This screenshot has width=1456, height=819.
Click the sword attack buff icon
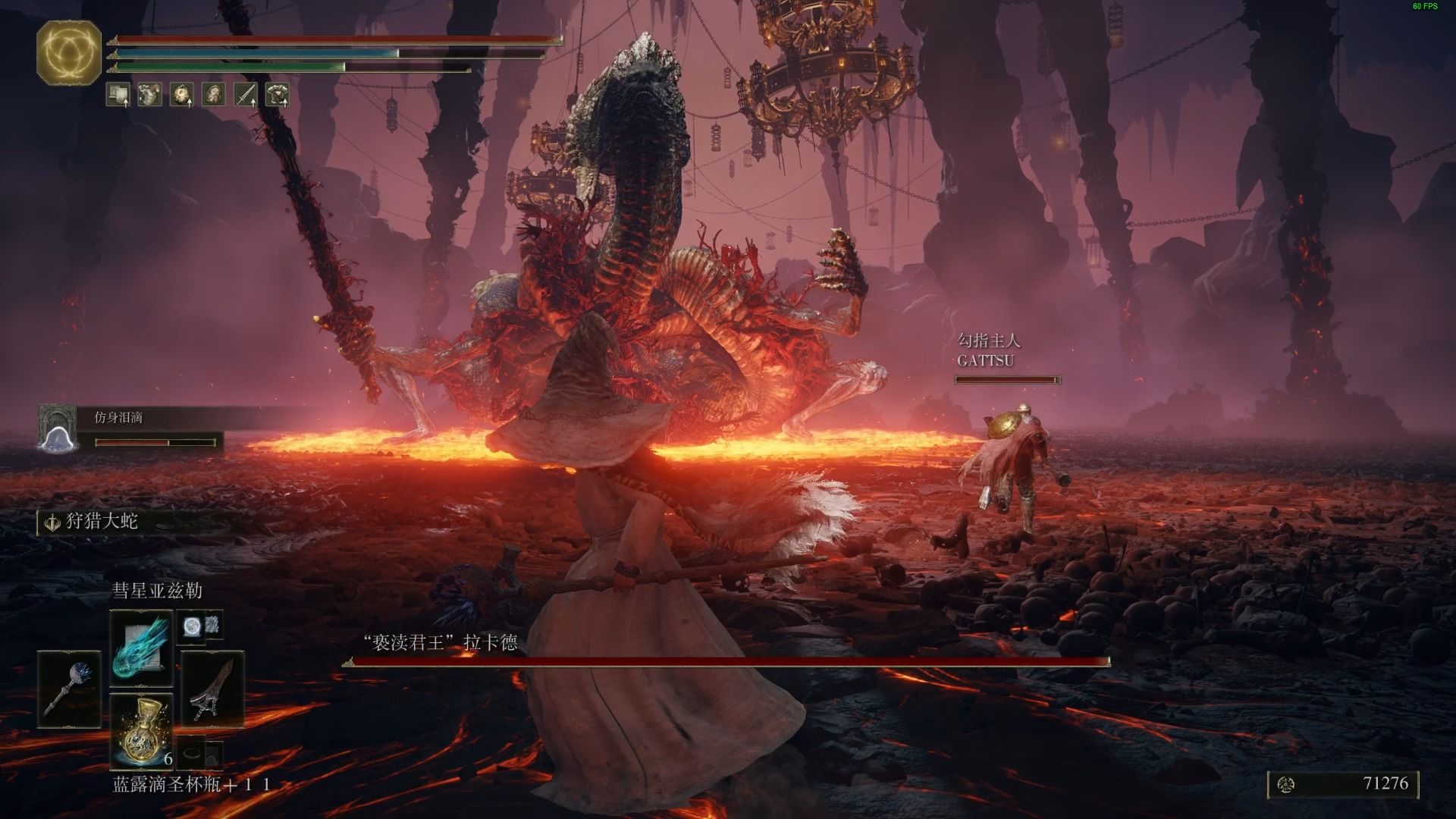click(x=246, y=95)
